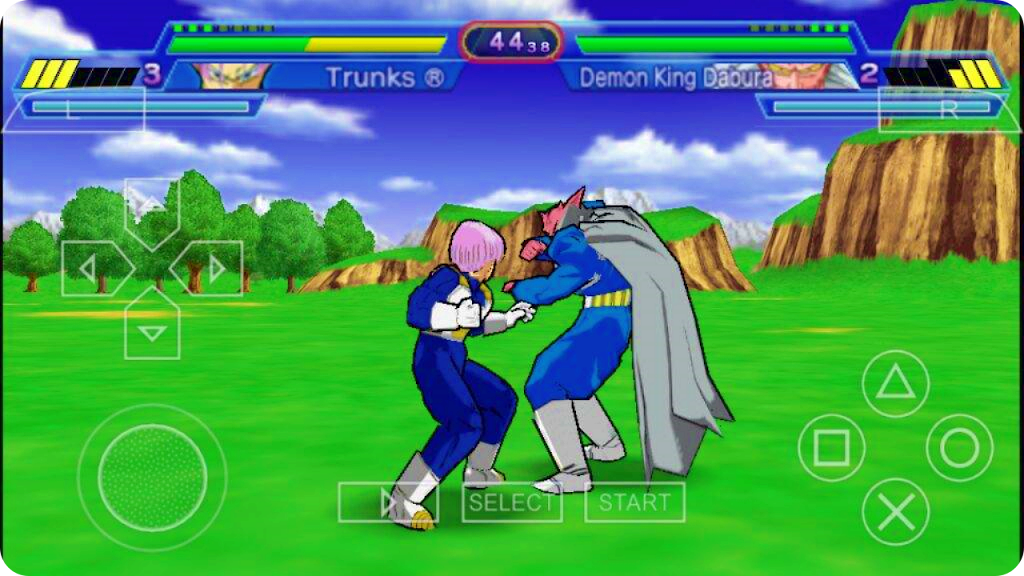
Task: Tap the D-pad right arrow
Action: [x=210, y=268]
